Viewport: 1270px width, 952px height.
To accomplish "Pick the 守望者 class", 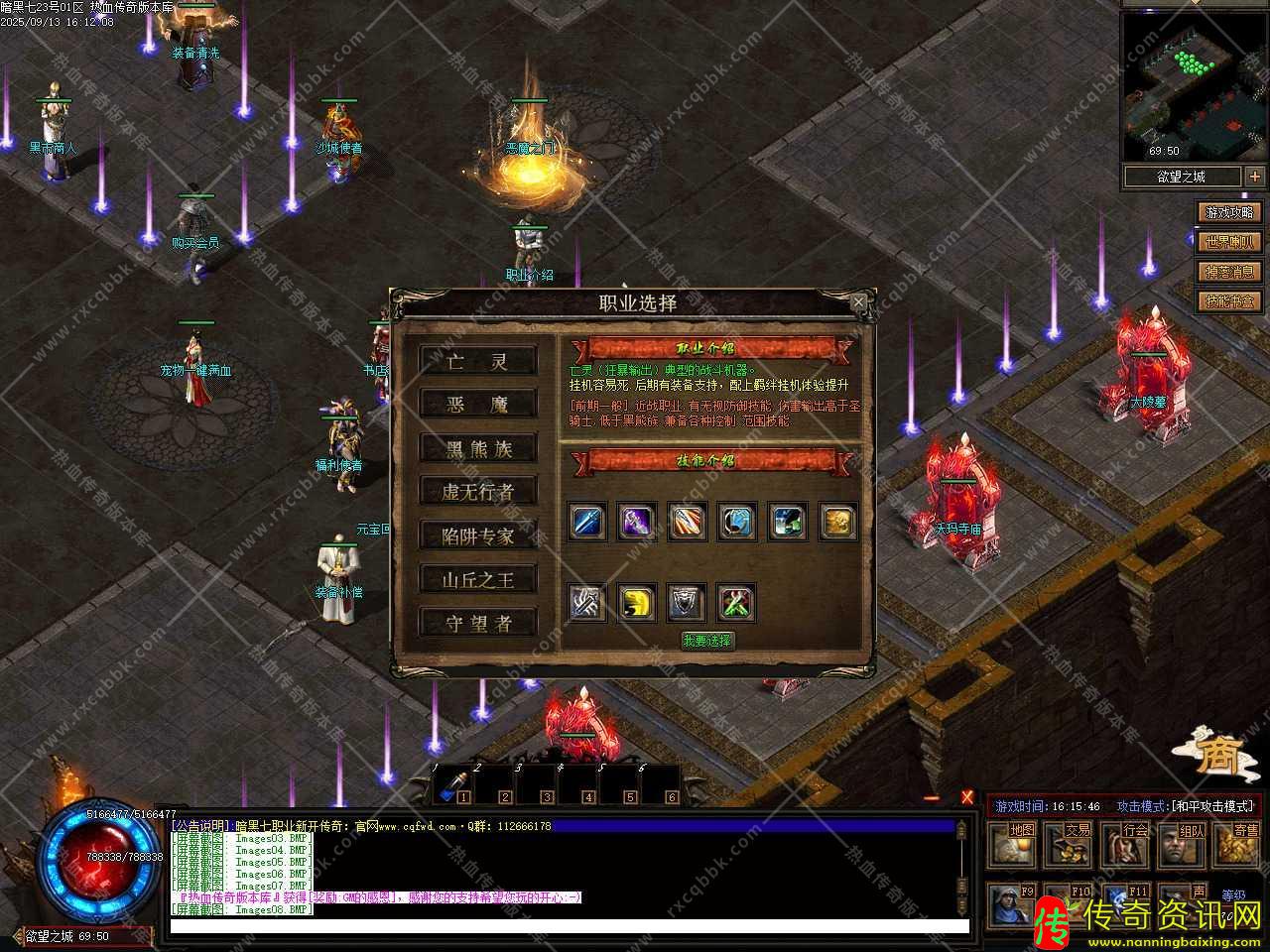I will coord(477,623).
